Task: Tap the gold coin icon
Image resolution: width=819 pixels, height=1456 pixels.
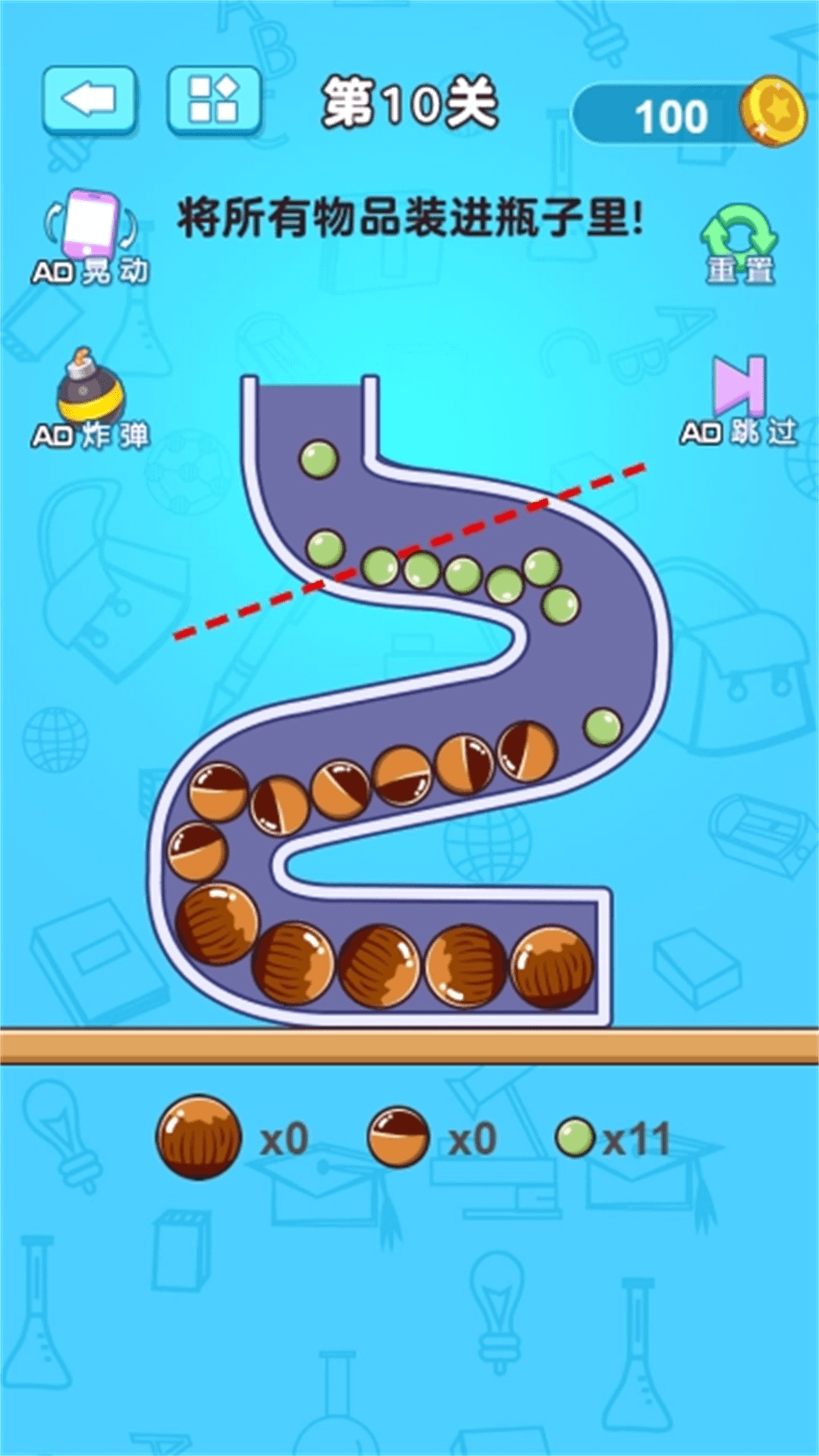Action: 773,111
